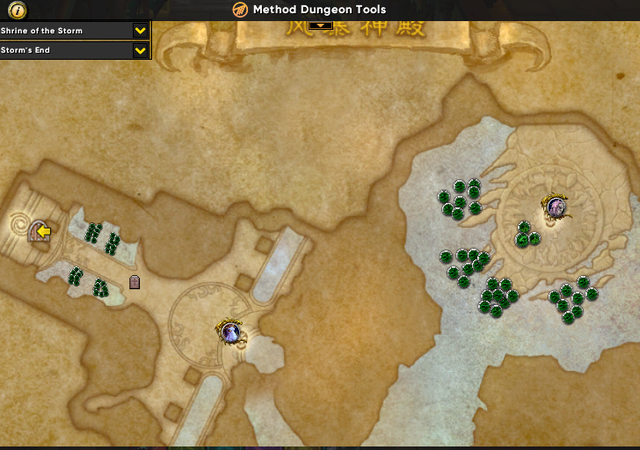This screenshot has width=640, height=450.
Task: Open the Storm's End sublevel dropdown
Action: [141, 50]
